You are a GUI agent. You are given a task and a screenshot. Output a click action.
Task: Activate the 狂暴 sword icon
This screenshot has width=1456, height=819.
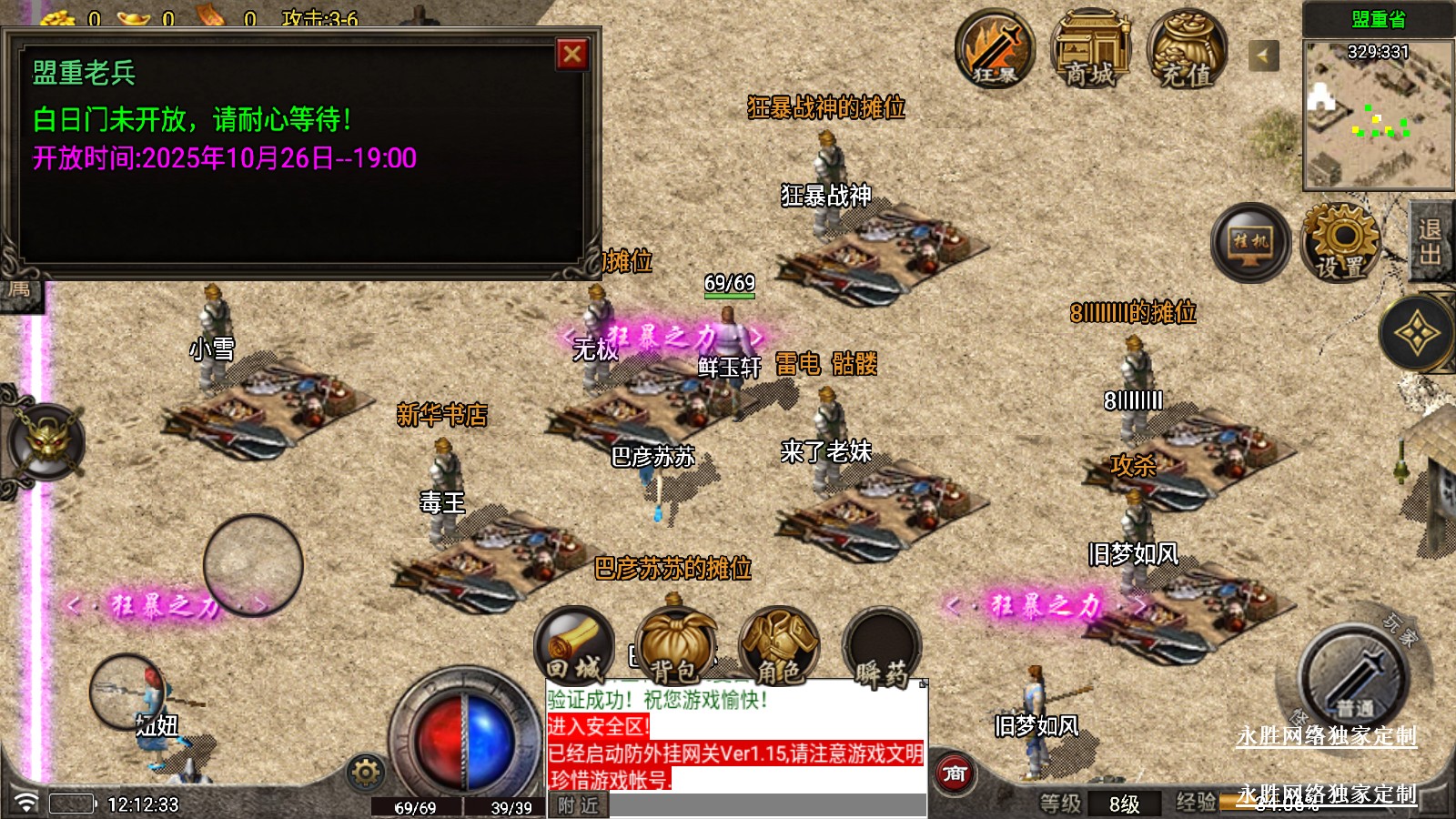[x=995, y=50]
